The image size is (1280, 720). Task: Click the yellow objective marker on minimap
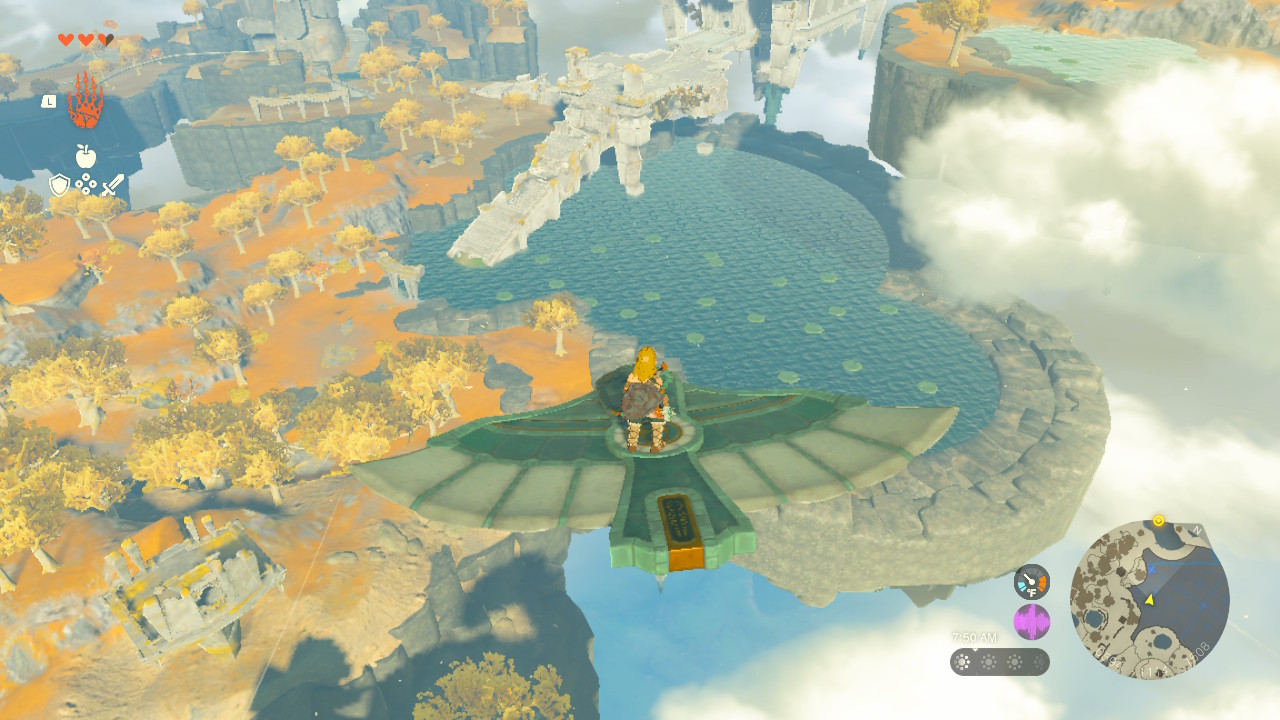(x=1158, y=520)
